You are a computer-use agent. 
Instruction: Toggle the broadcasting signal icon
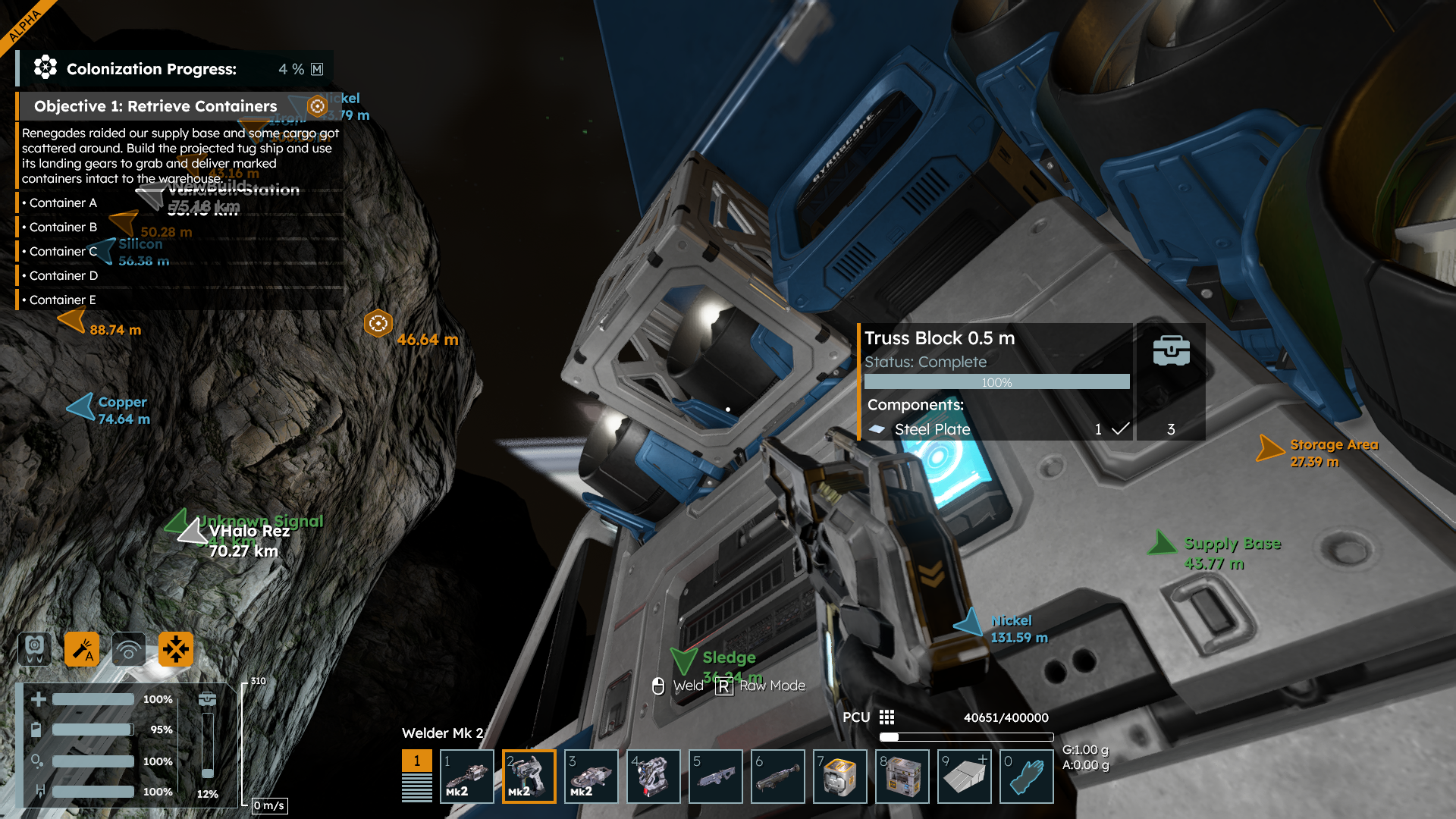(129, 649)
